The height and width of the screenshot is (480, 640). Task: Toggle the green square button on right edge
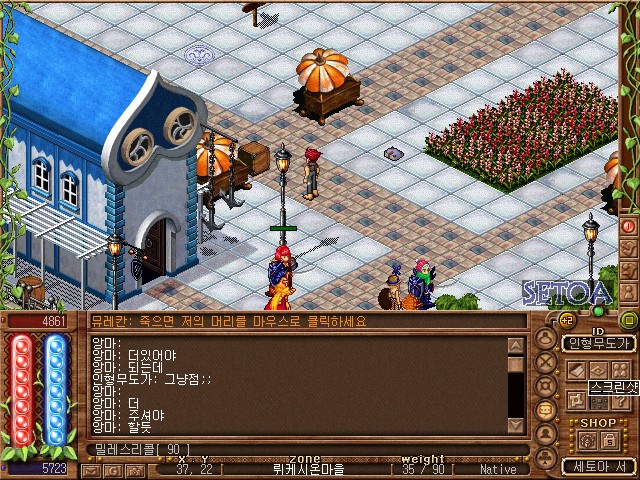click(x=629, y=320)
